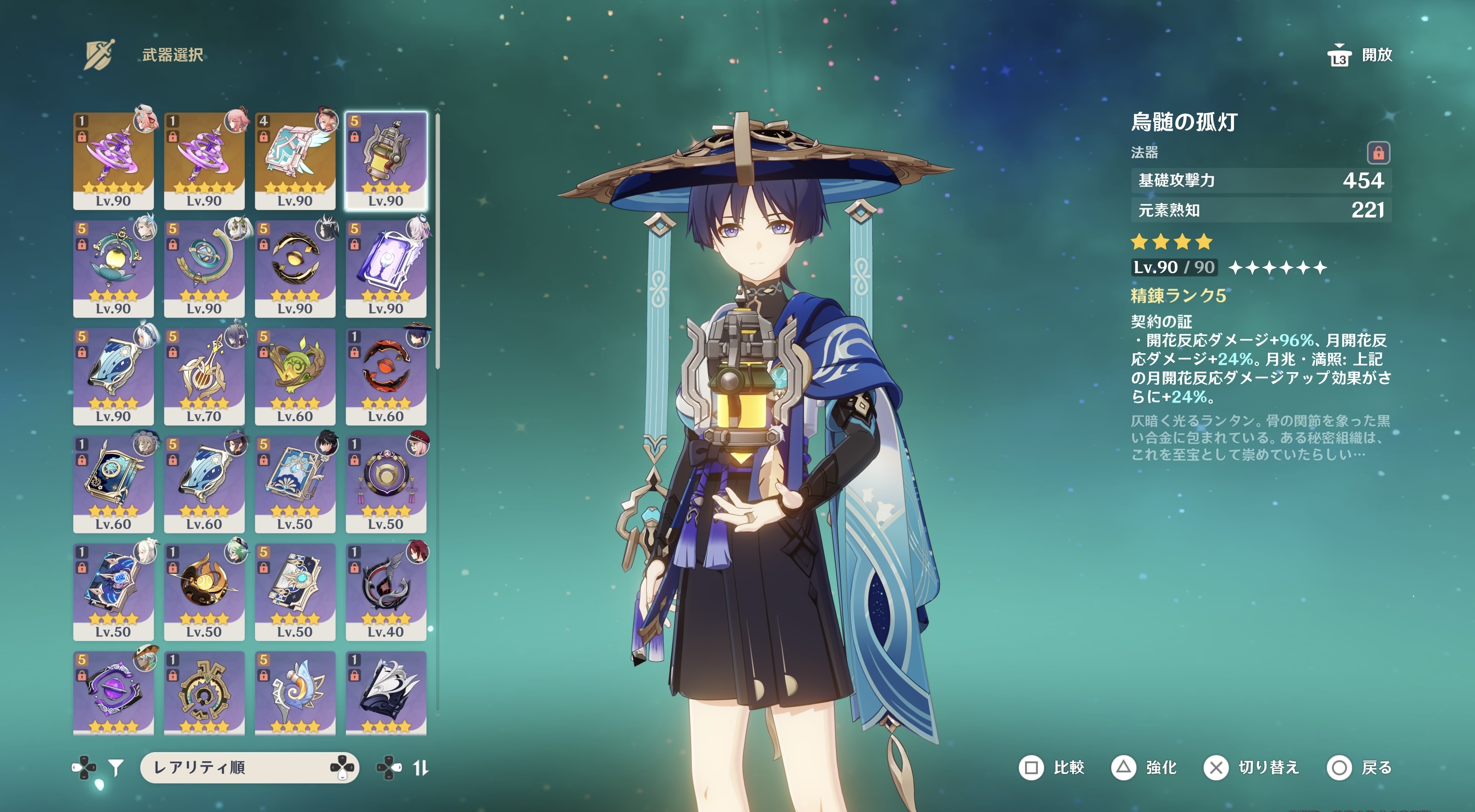The height and width of the screenshot is (812, 1475).
Task: Select the black-gold ring catalyst at Lv.90
Action: click(x=295, y=268)
